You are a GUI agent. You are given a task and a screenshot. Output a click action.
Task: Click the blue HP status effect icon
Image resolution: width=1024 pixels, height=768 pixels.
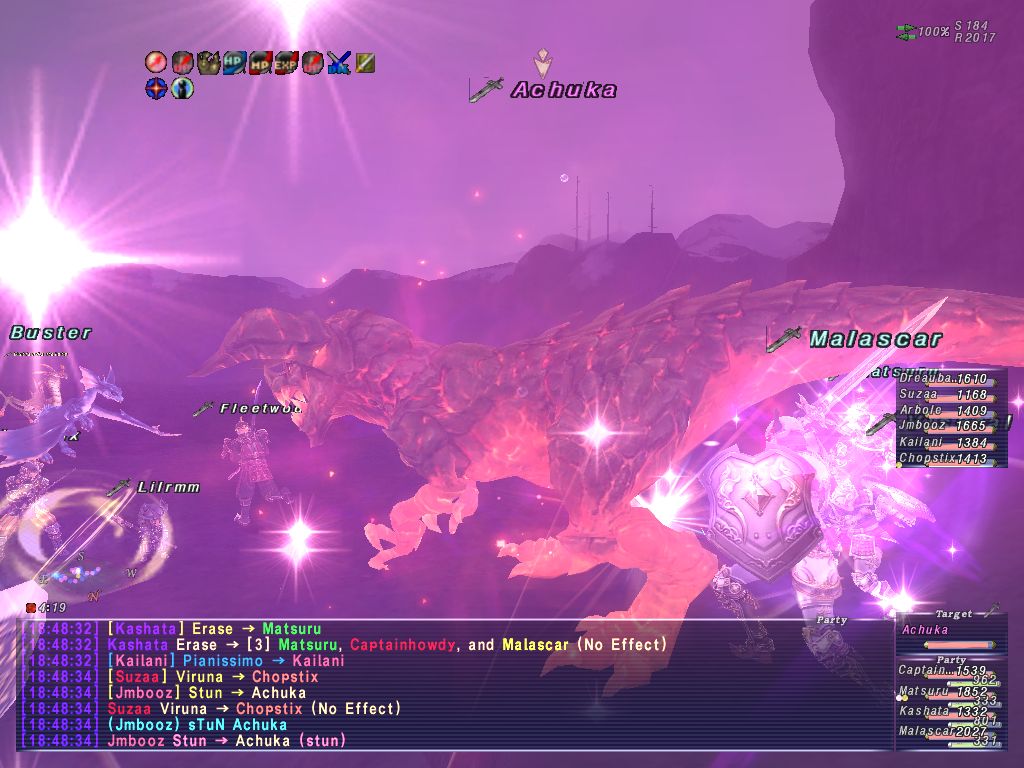click(235, 63)
